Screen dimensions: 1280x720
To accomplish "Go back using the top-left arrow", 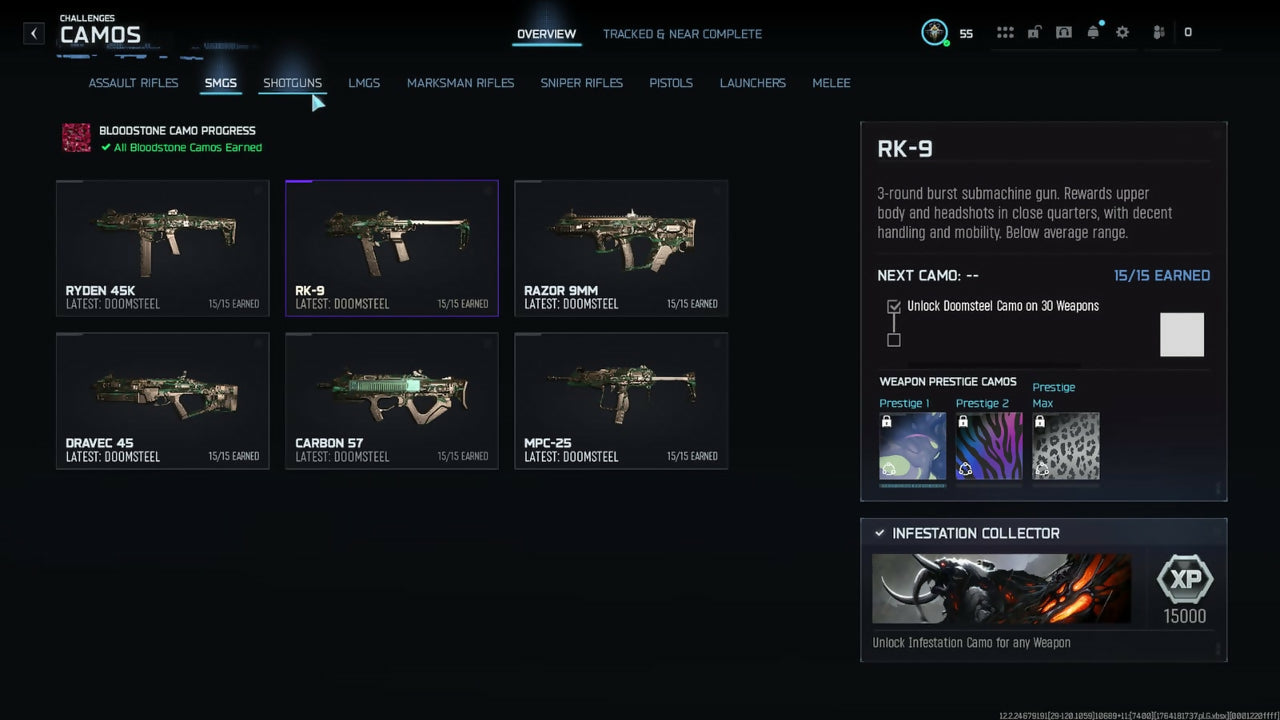I will [x=34, y=33].
